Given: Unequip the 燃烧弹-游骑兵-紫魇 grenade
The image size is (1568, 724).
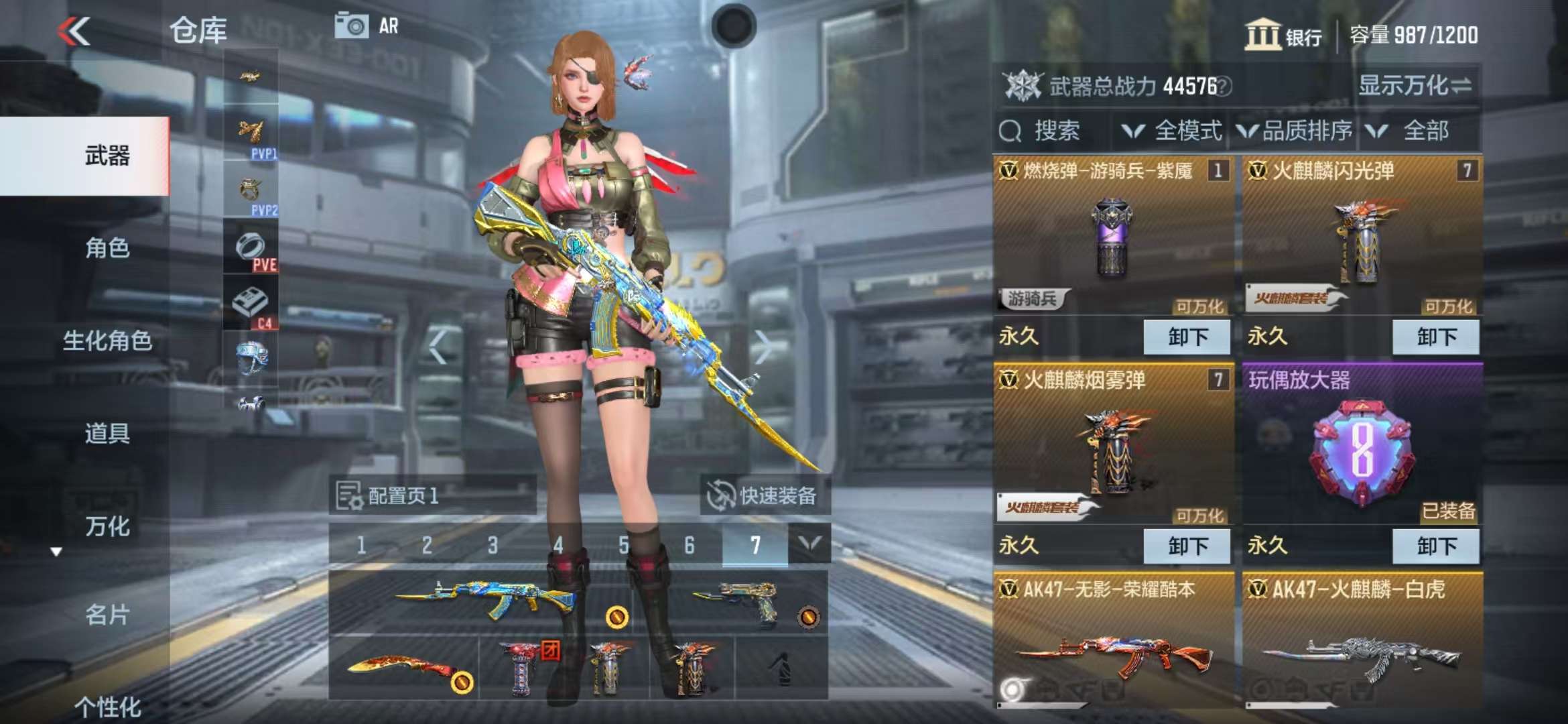Looking at the screenshot, I should pos(1186,337).
